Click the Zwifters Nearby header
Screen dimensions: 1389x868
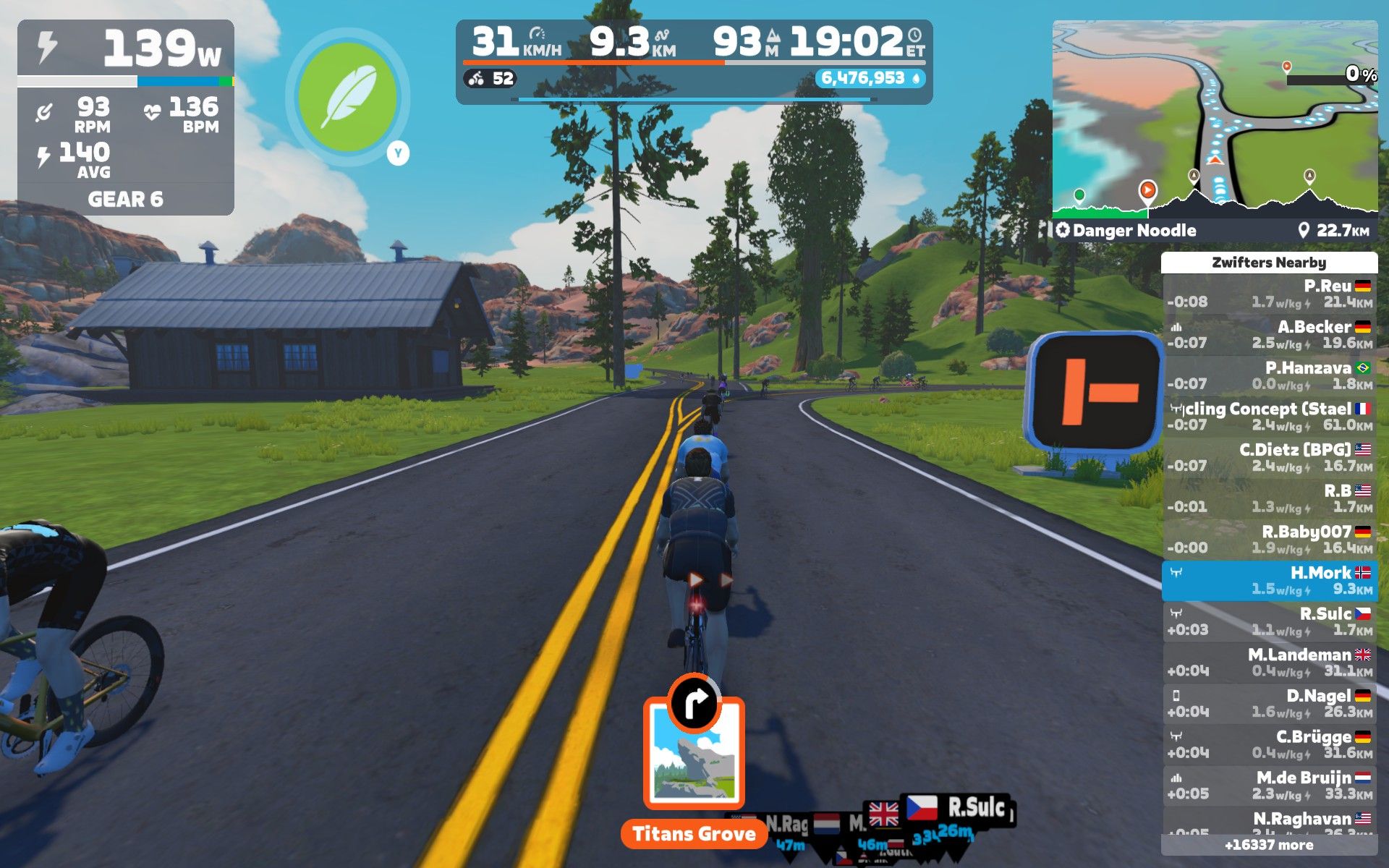1270,263
